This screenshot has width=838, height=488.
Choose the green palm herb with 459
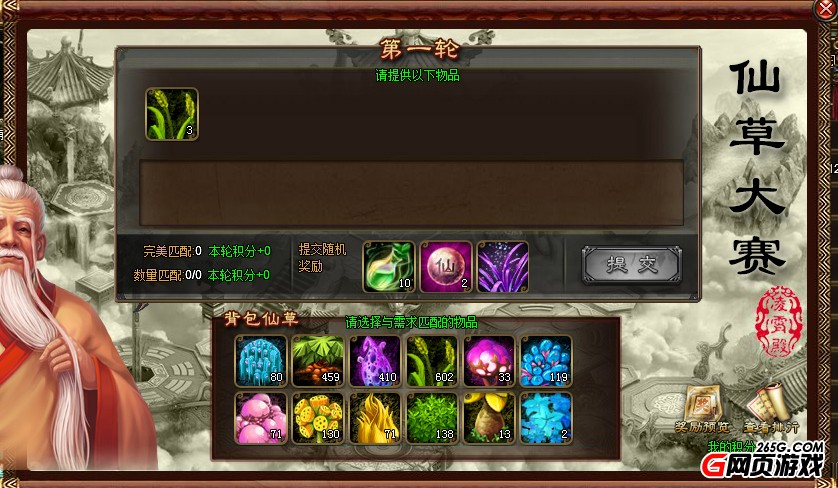[318, 361]
